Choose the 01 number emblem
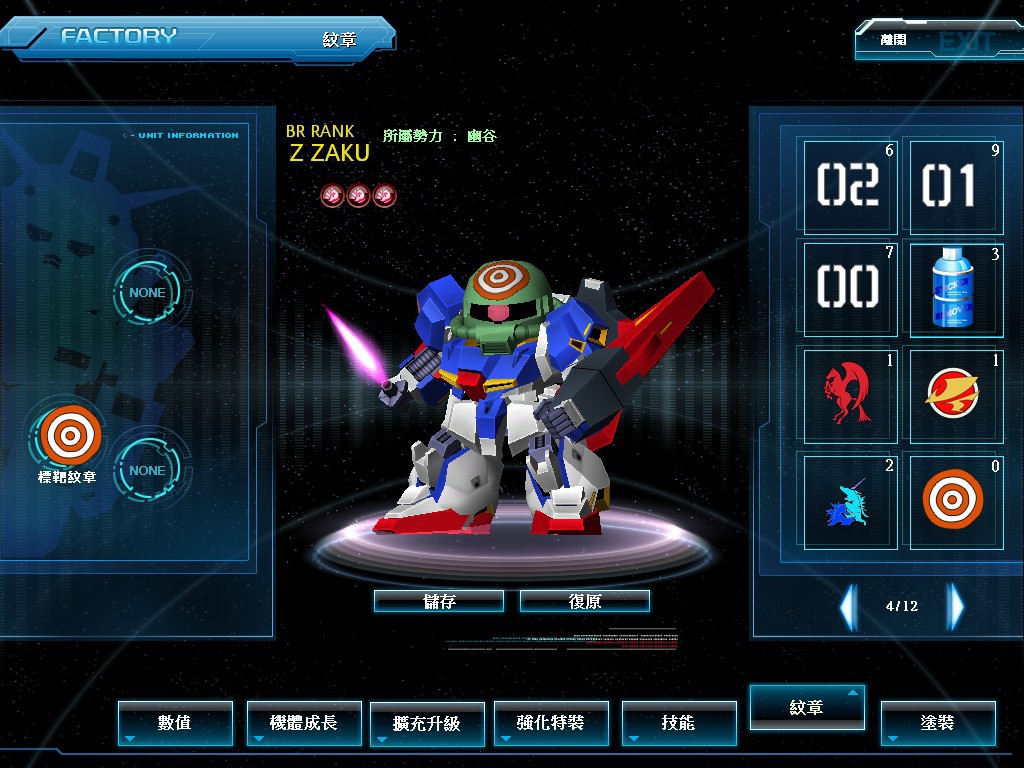1024x768 pixels. click(955, 186)
